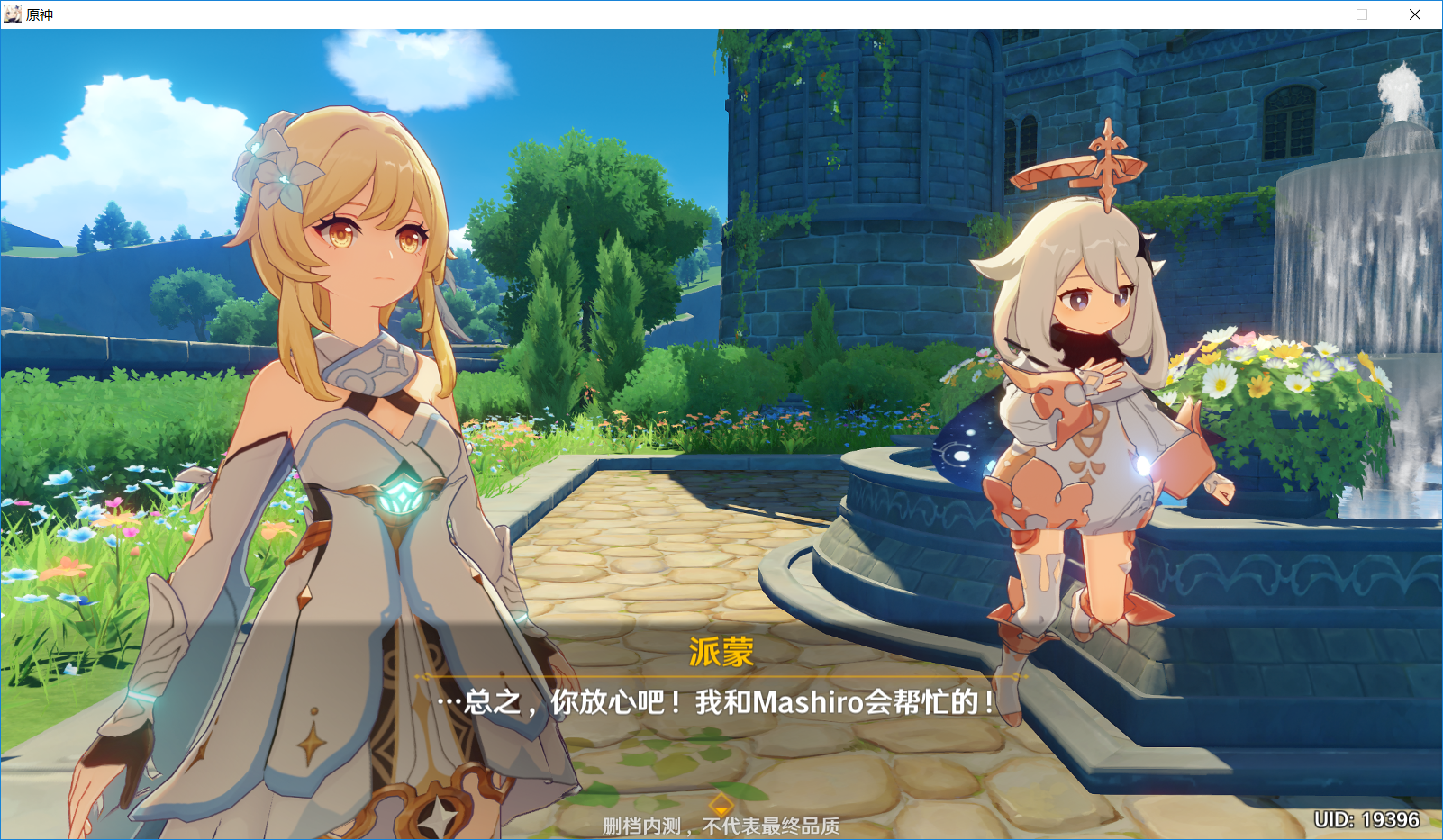Minimize the game window

1310,14
